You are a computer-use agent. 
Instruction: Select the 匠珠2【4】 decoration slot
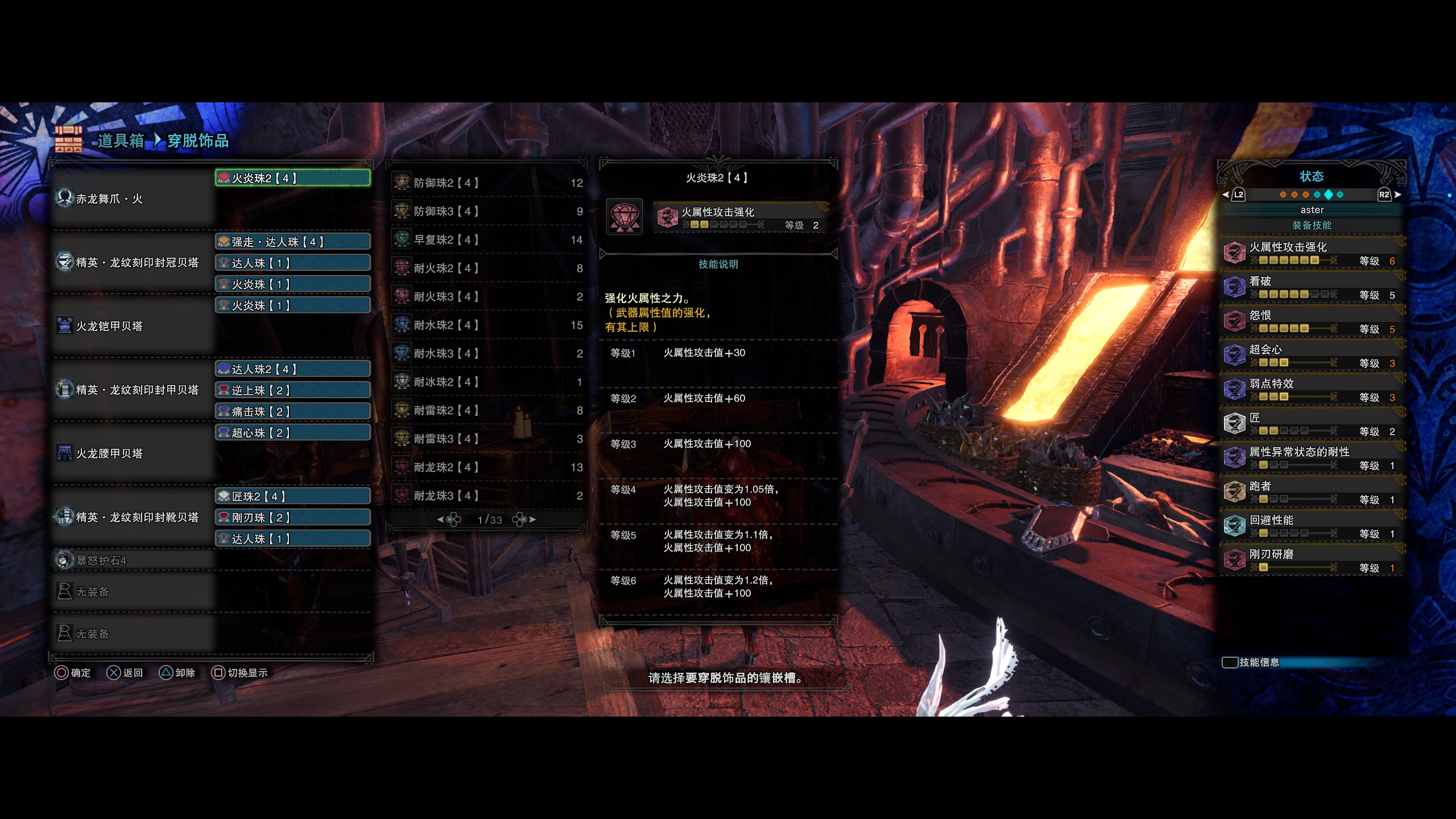(x=292, y=497)
